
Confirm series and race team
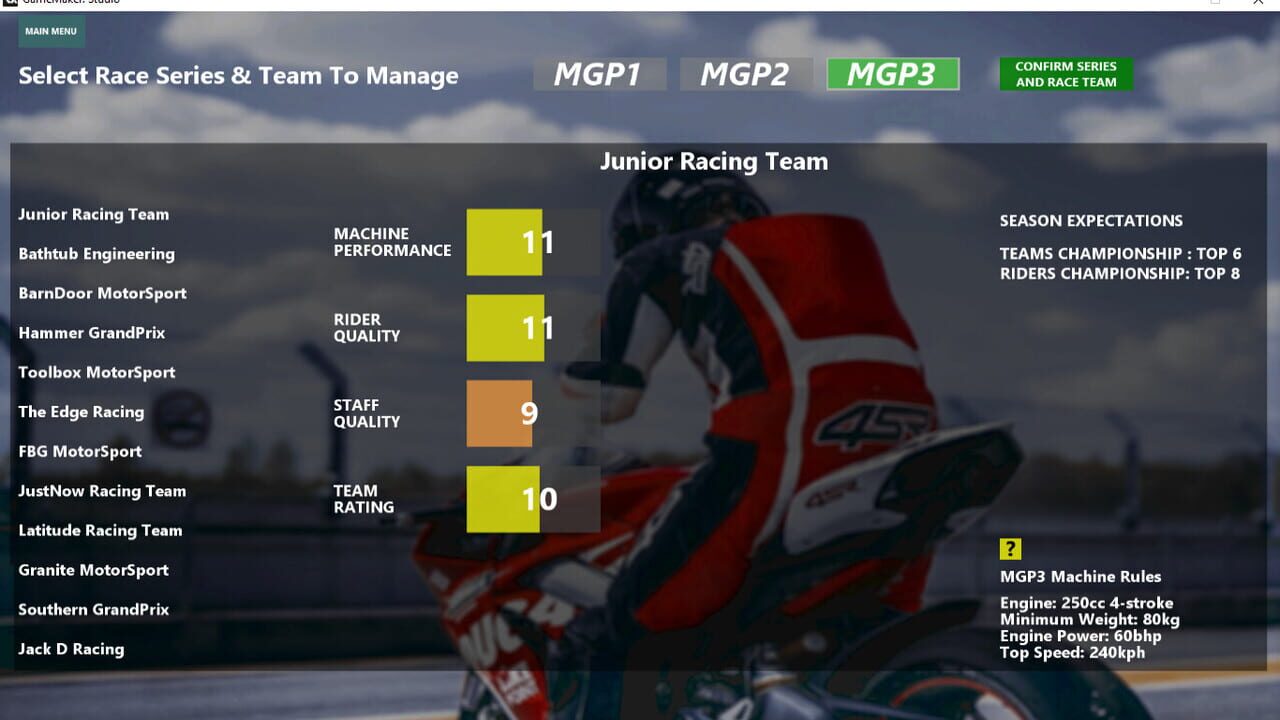(x=1066, y=74)
